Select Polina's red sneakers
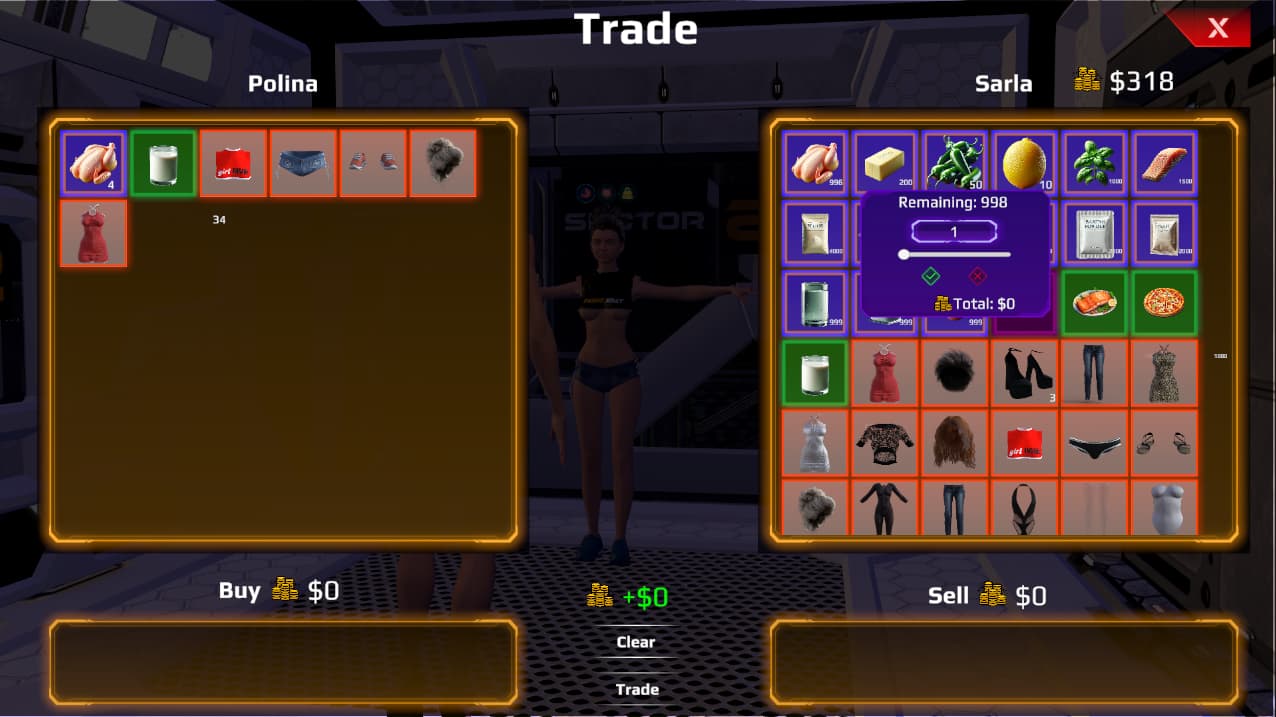The height and width of the screenshot is (717, 1276). (x=373, y=163)
